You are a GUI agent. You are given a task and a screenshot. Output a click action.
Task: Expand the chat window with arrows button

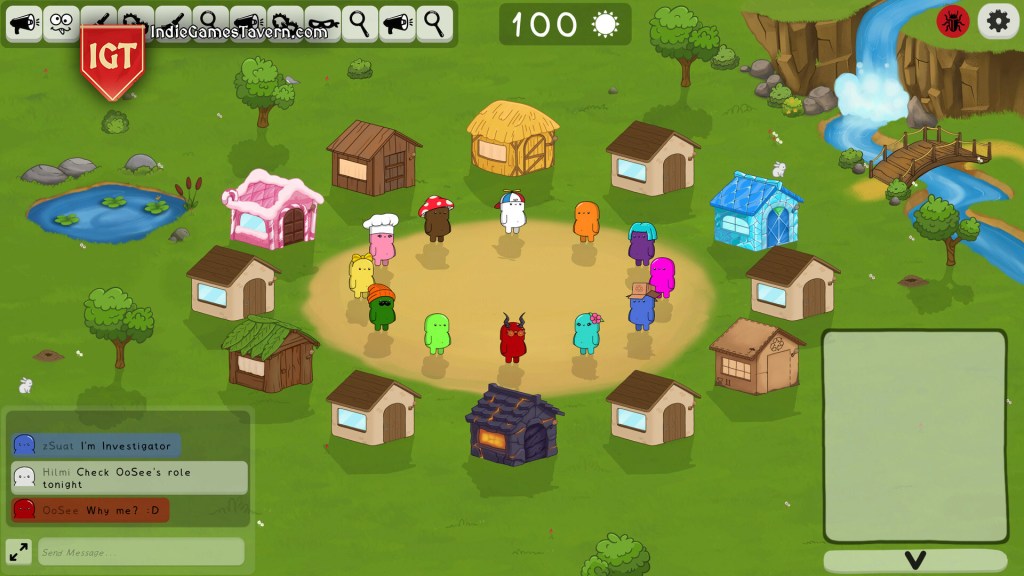(19, 551)
